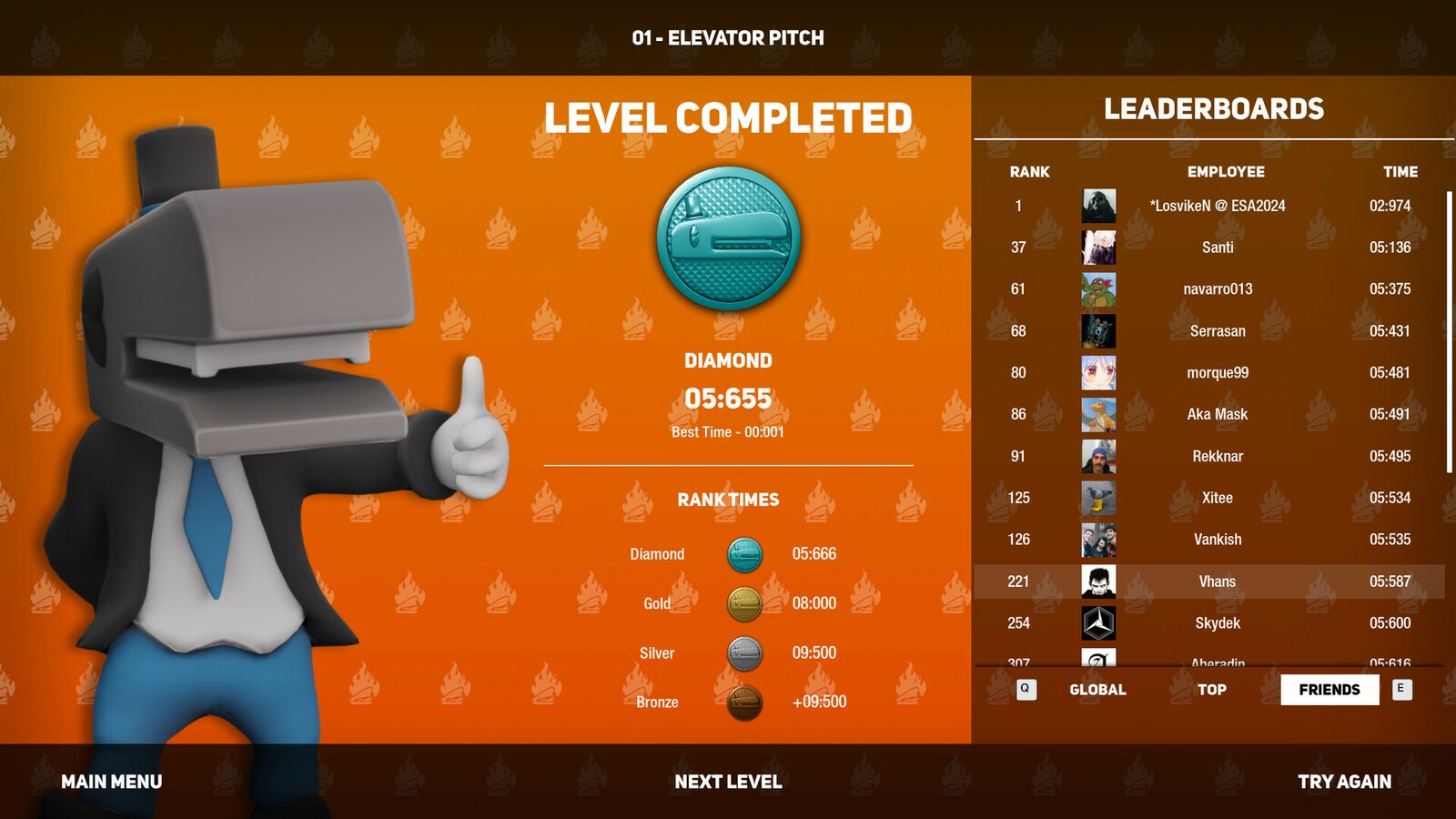Pick Xitee's row in the leaderboard
1456x819 pixels.
pos(1217,498)
